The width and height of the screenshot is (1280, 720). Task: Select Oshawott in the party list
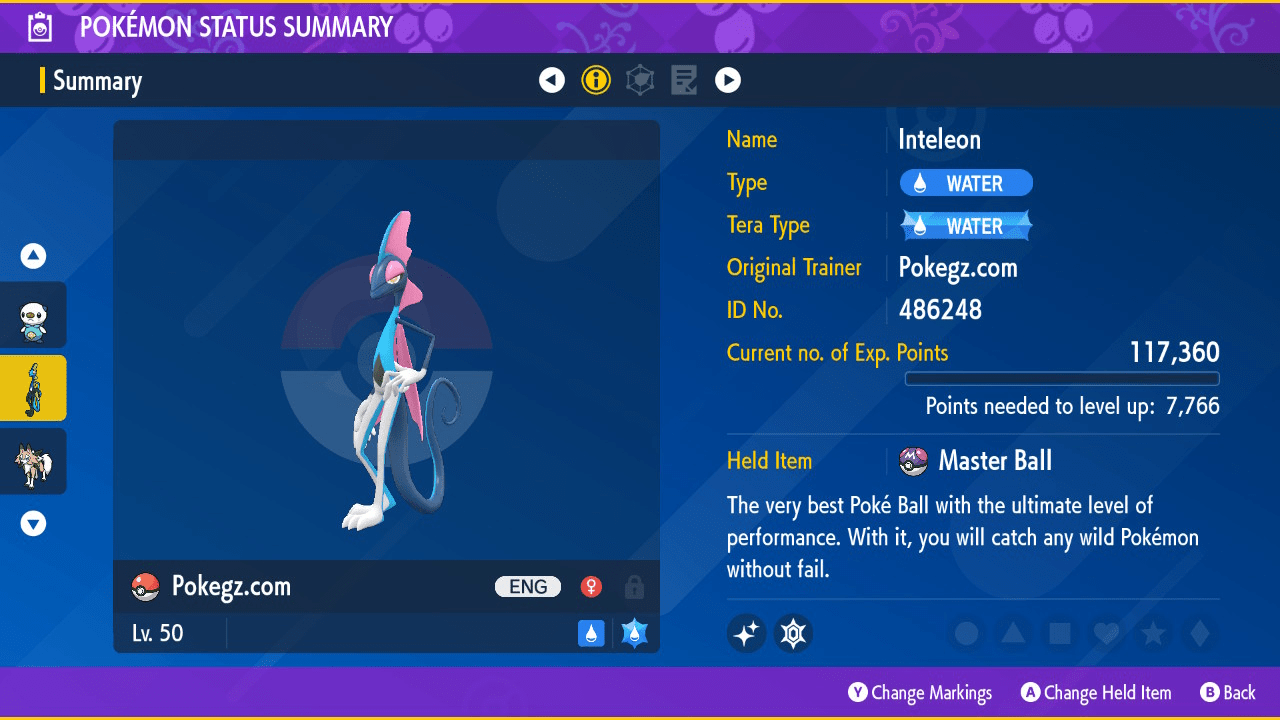click(x=34, y=315)
